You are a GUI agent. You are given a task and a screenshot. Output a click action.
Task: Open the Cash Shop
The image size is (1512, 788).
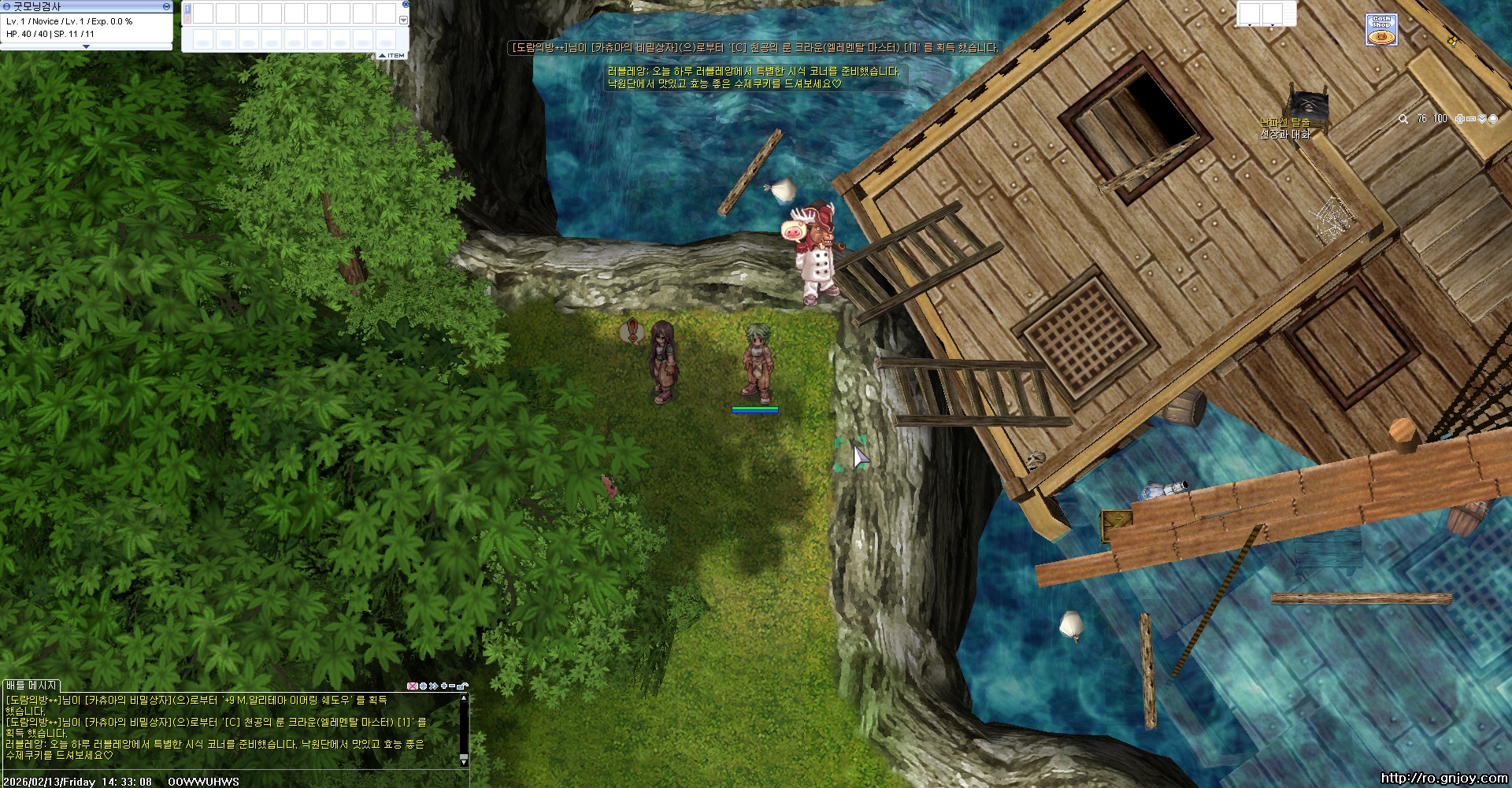[x=1381, y=30]
